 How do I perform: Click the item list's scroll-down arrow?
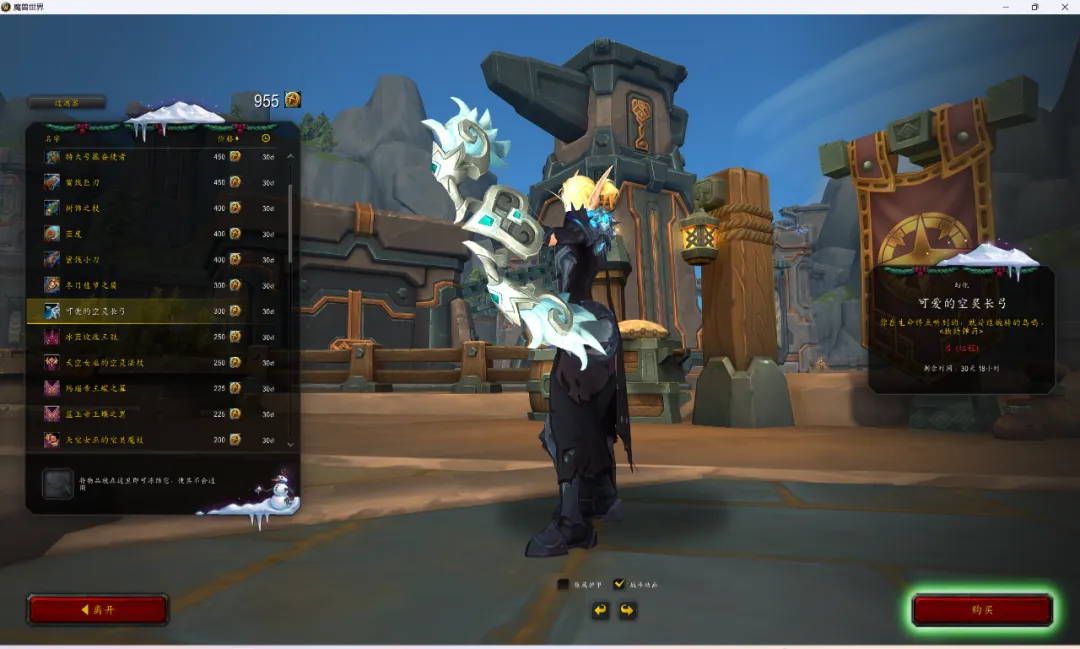291,443
